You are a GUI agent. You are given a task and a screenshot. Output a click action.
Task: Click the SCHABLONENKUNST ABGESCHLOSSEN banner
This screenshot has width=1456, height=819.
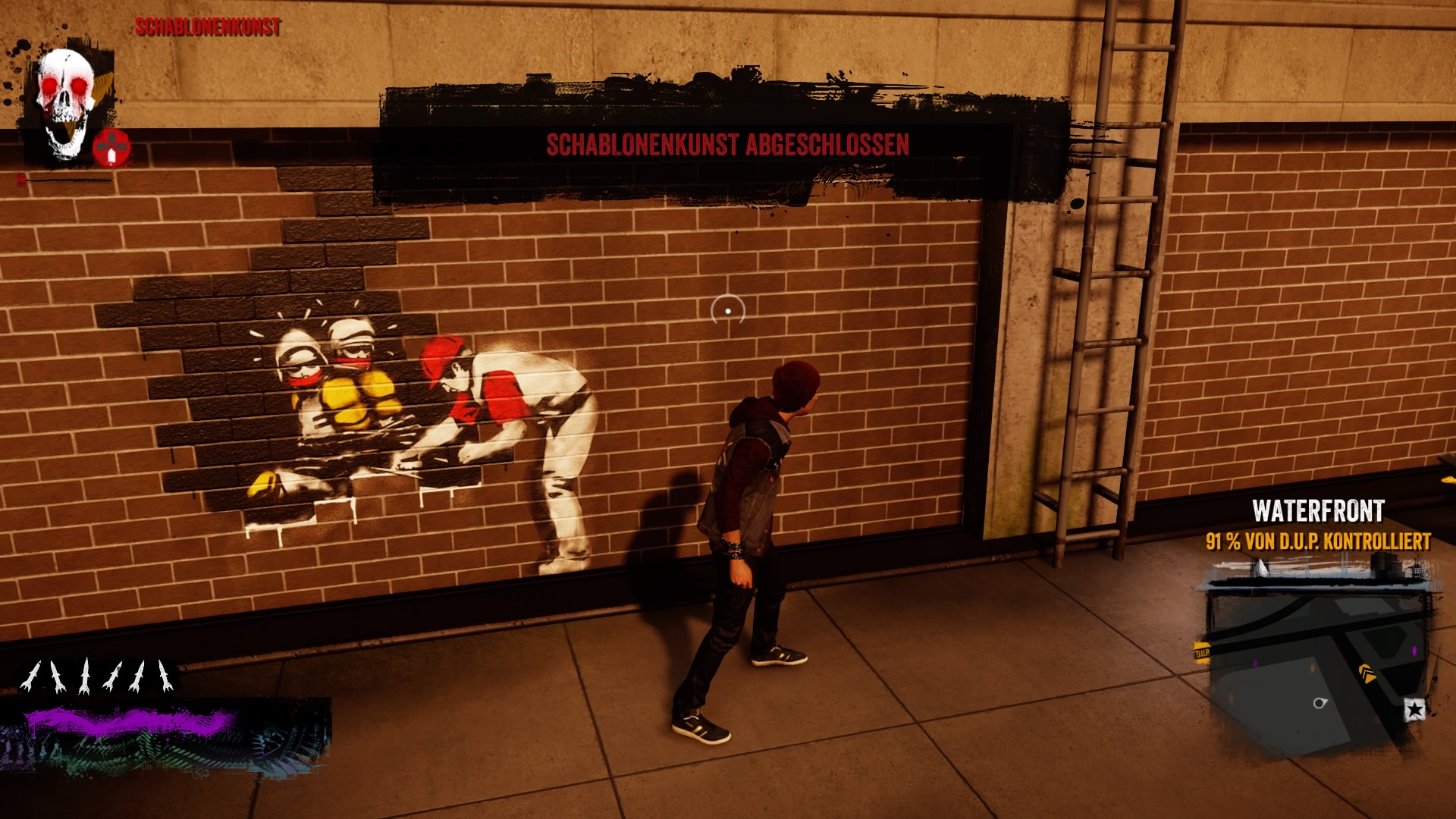coord(726,143)
